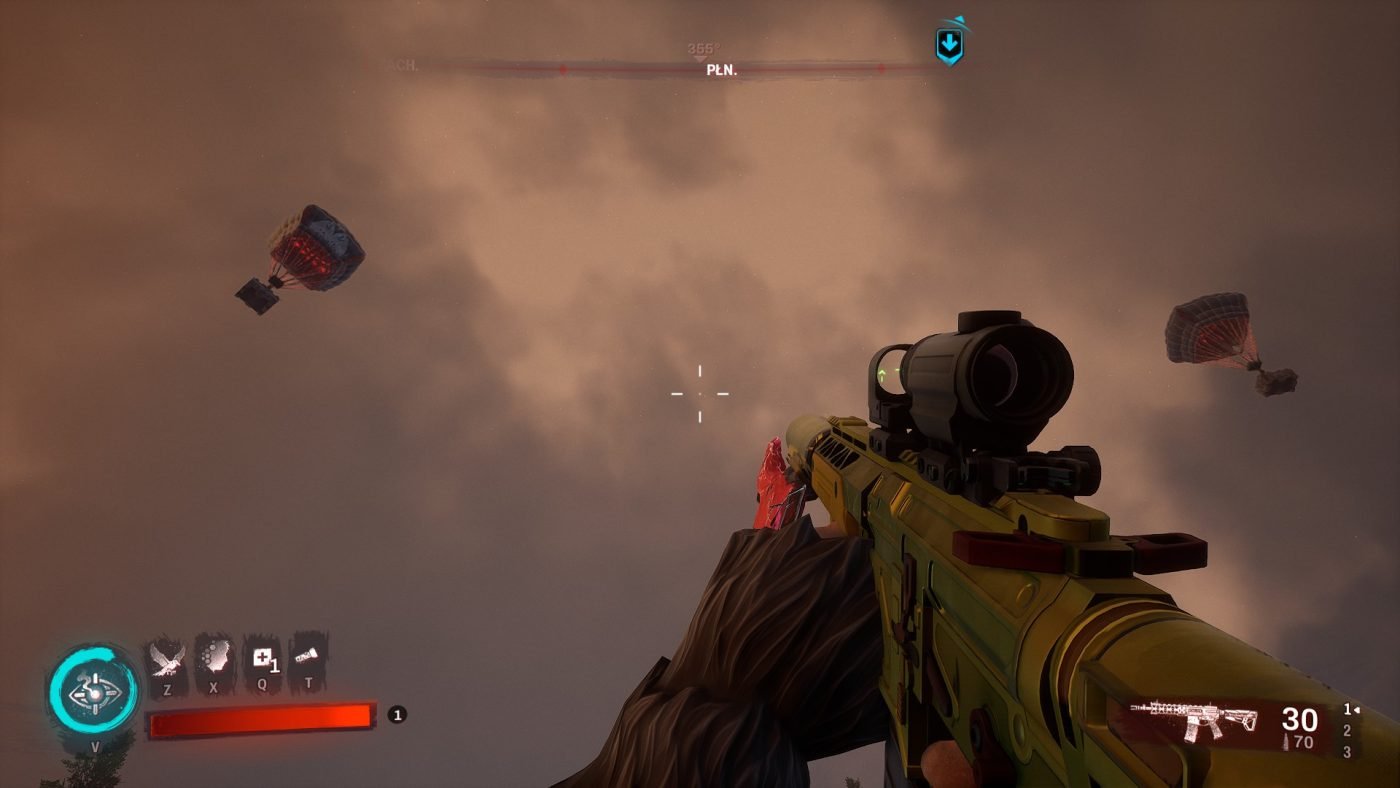Image resolution: width=1400 pixels, height=788 pixels.
Task: Switch to weapon slot 2
Action: [x=1347, y=731]
